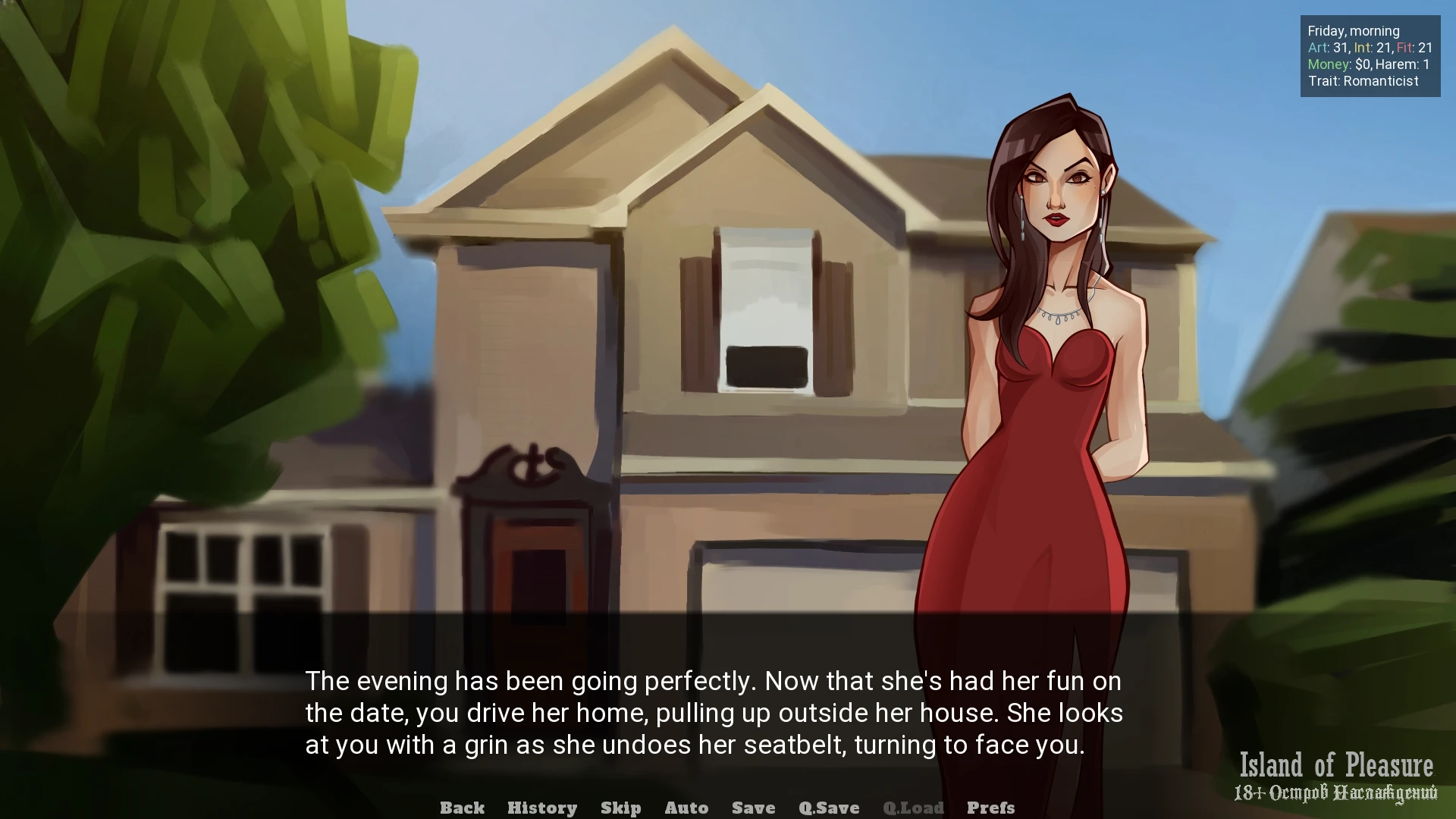The width and height of the screenshot is (1456, 819).
Task: Activate Skip to fast-forward dialogue
Action: [x=620, y=808]
